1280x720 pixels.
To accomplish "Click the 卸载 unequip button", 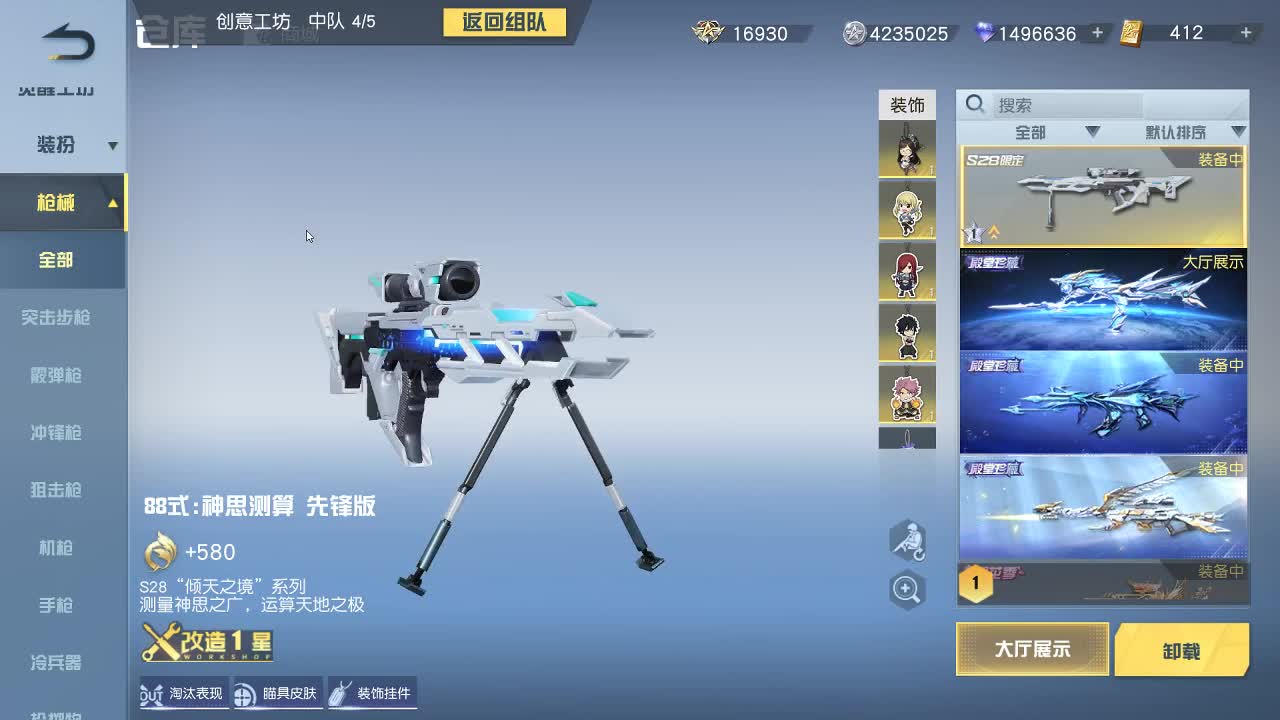I will tap(1182, 649).
